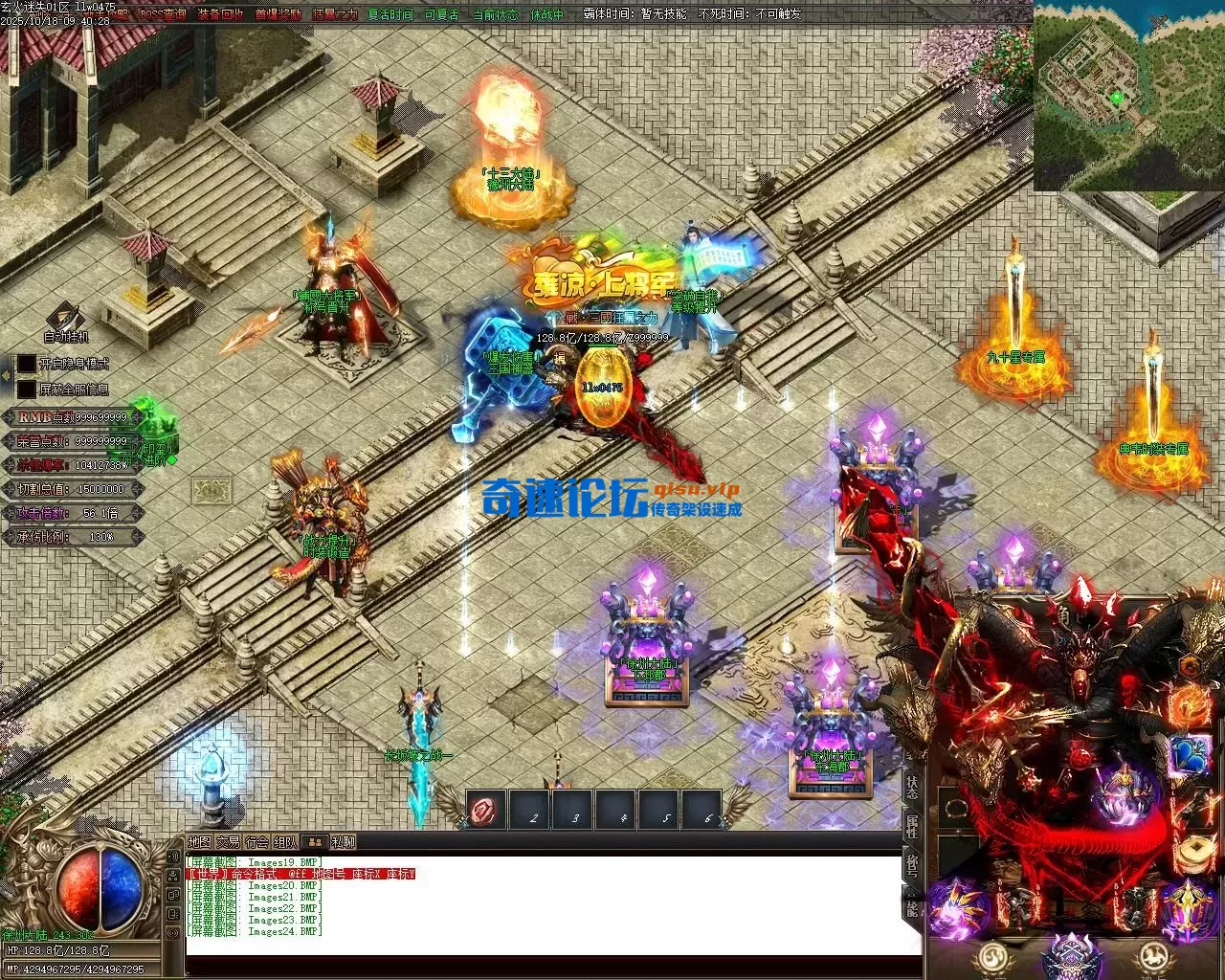Switch to the 交易 chat tab
1225x980 pixels.
(228, 842)
